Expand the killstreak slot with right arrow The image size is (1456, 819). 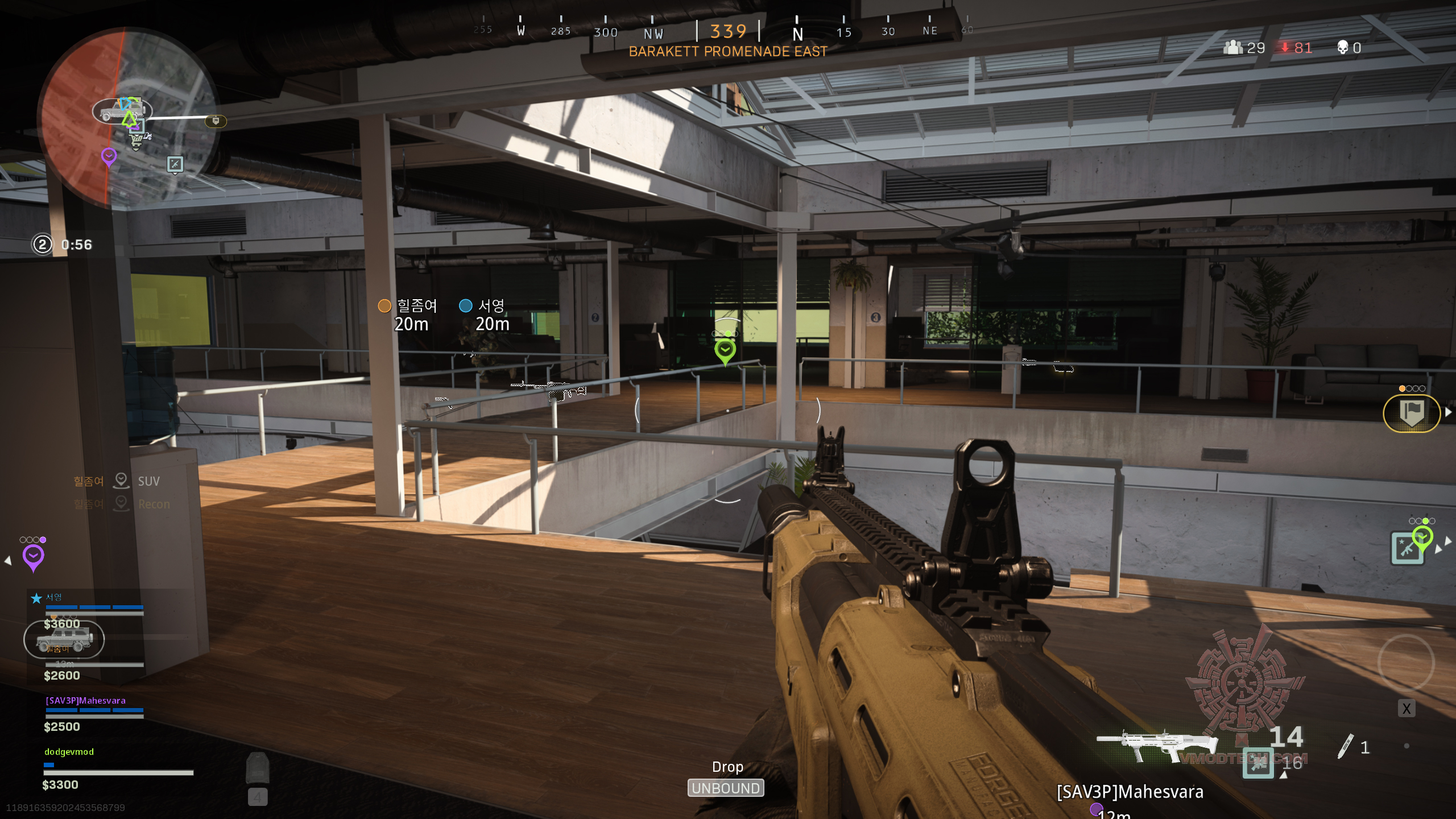pos(1449,411)
